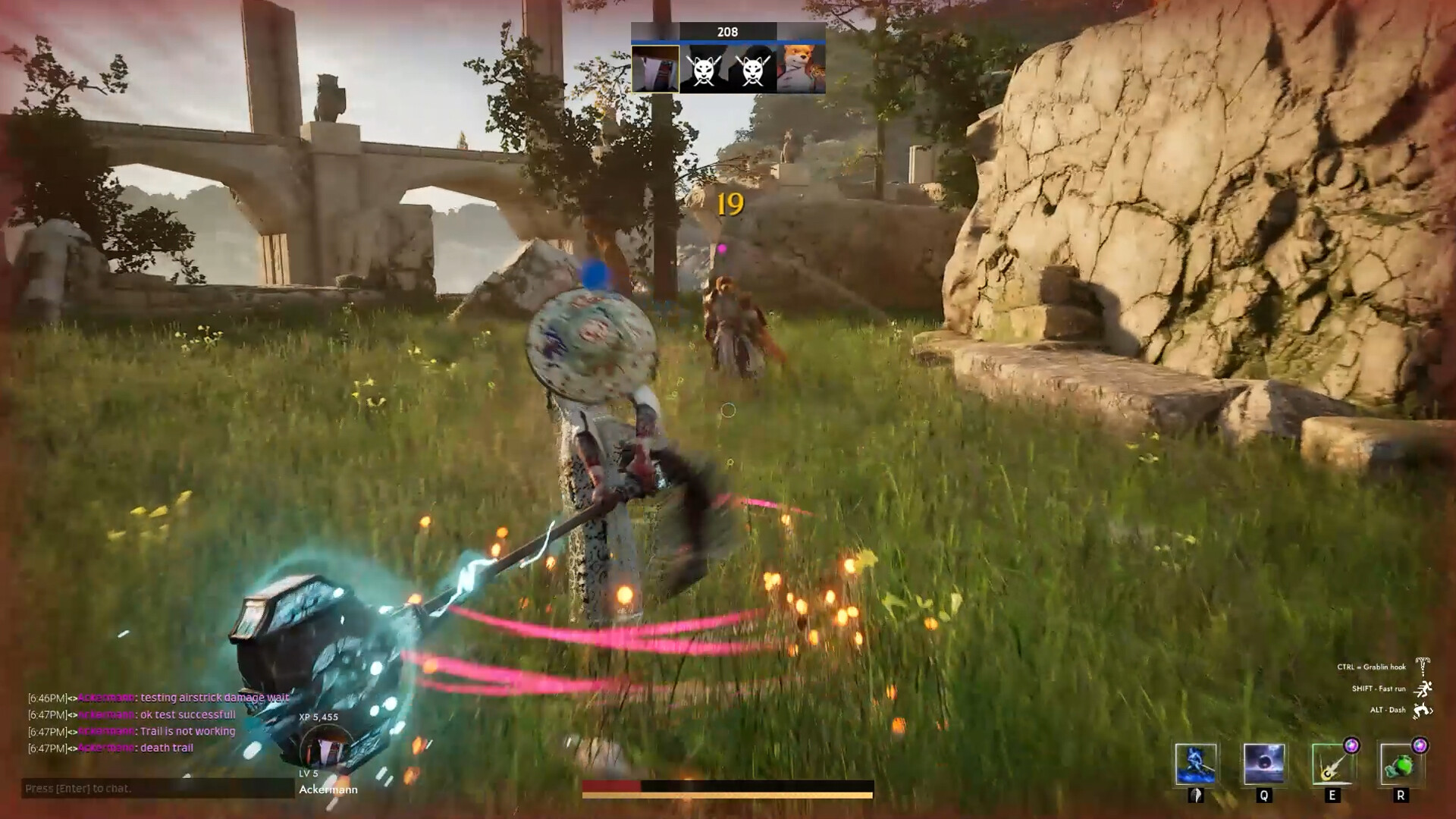1456x819 pixels.
Task: Open Ackermann's circular character portrait
Action: (328, 748)
